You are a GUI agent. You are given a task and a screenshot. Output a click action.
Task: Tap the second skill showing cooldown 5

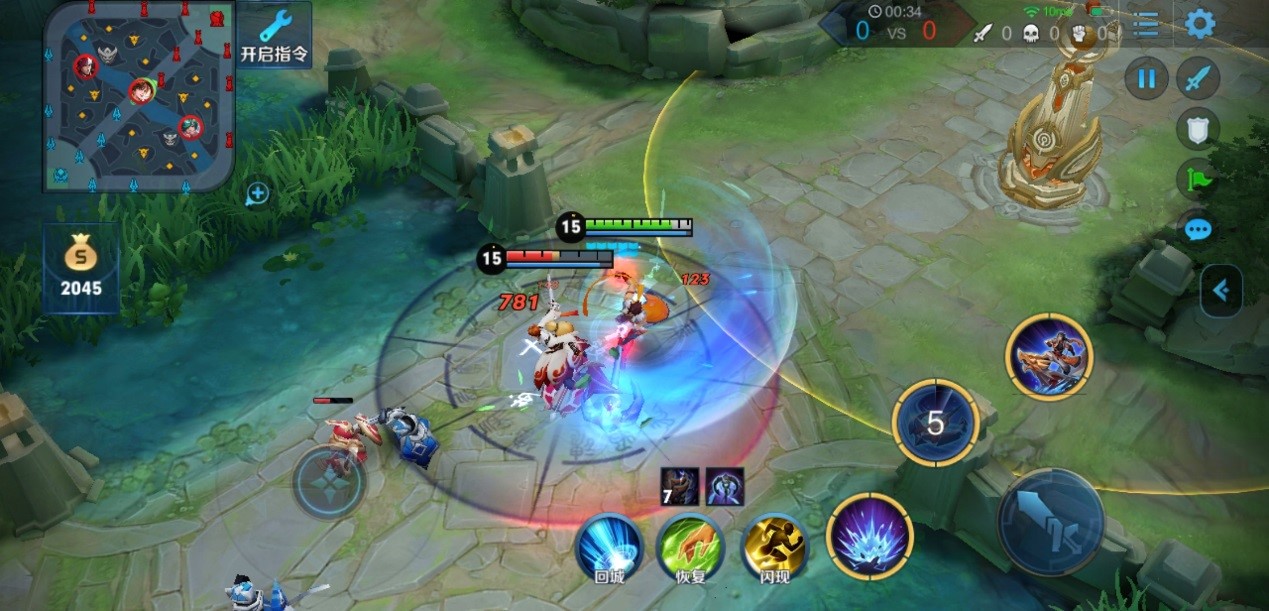[x=934, y=423]
